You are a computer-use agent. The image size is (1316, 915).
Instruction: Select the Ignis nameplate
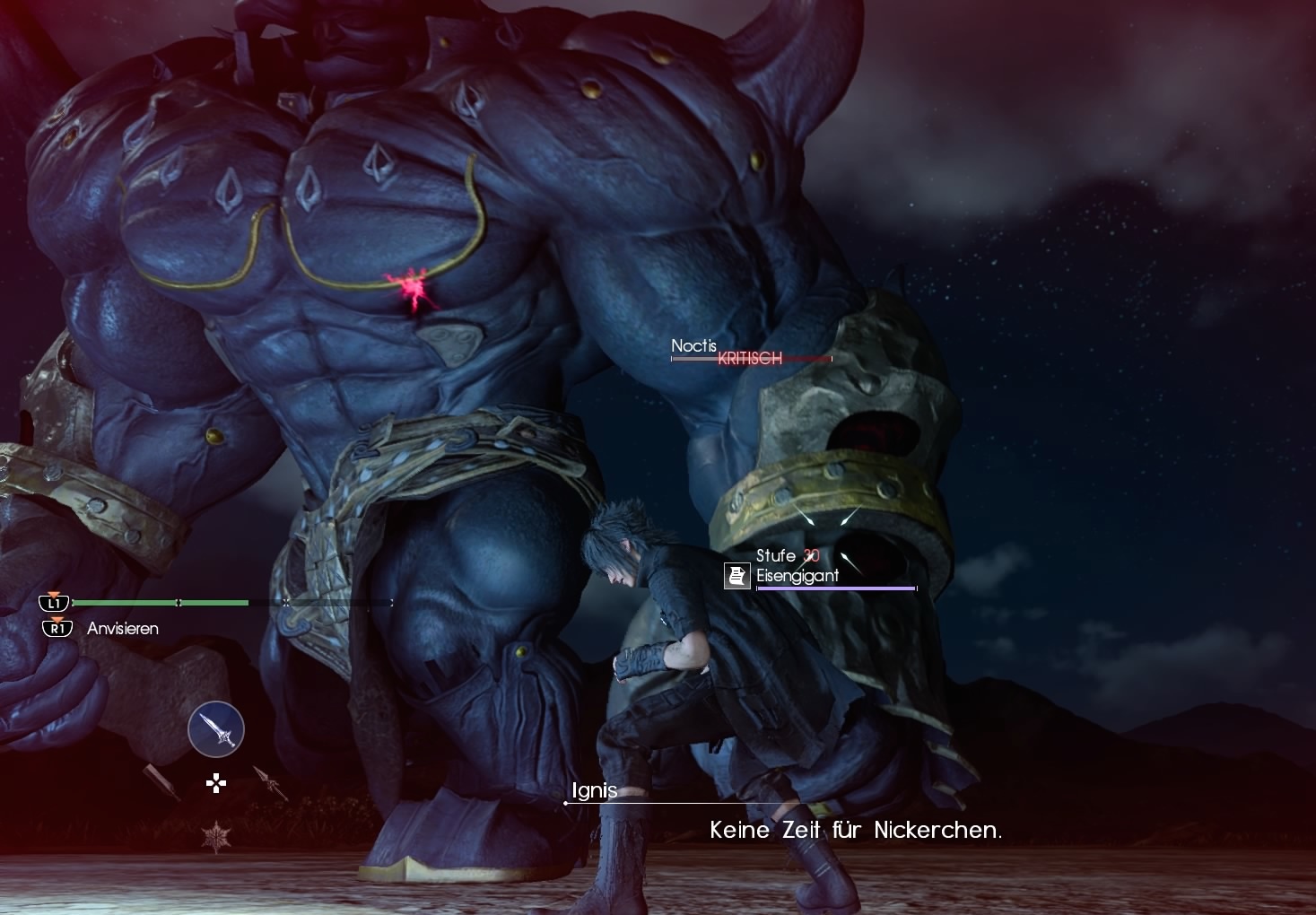click(x=595, y=790)
